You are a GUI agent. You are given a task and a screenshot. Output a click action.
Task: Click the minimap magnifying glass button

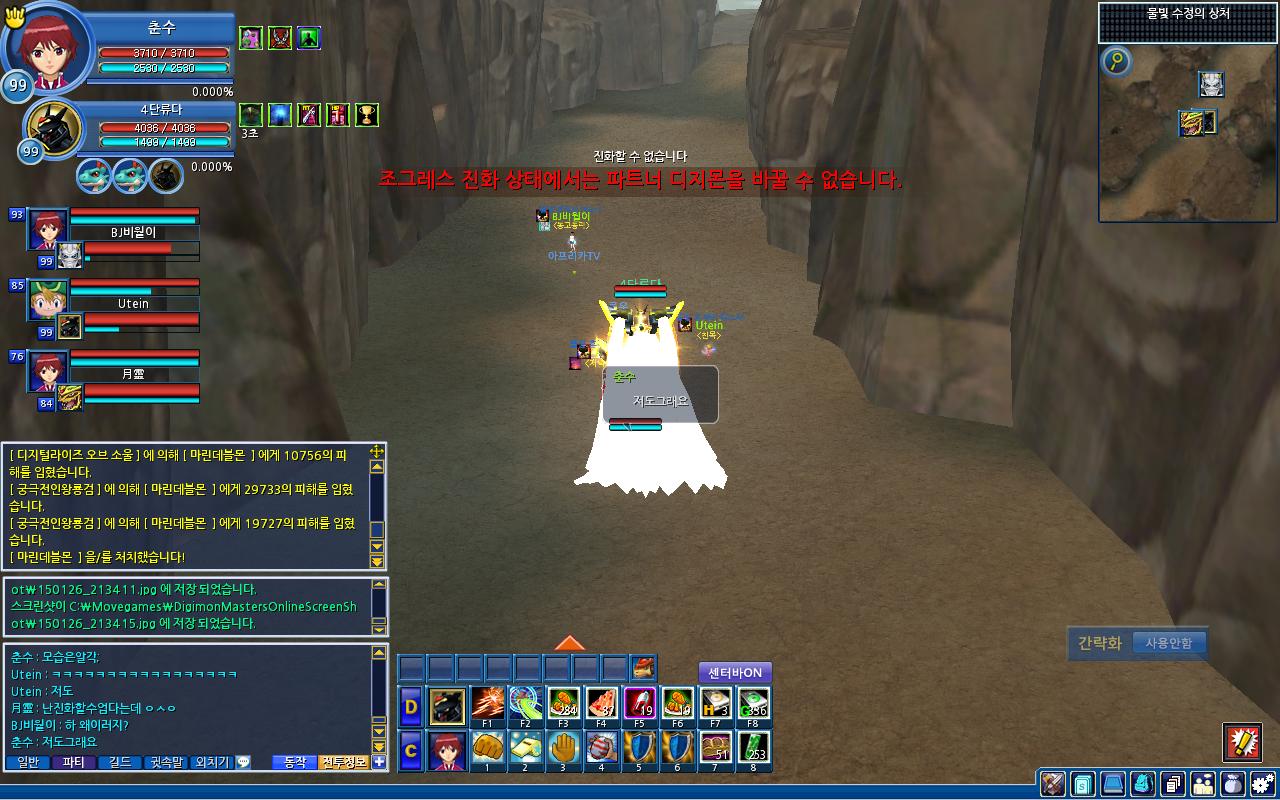click(1117, 63)
